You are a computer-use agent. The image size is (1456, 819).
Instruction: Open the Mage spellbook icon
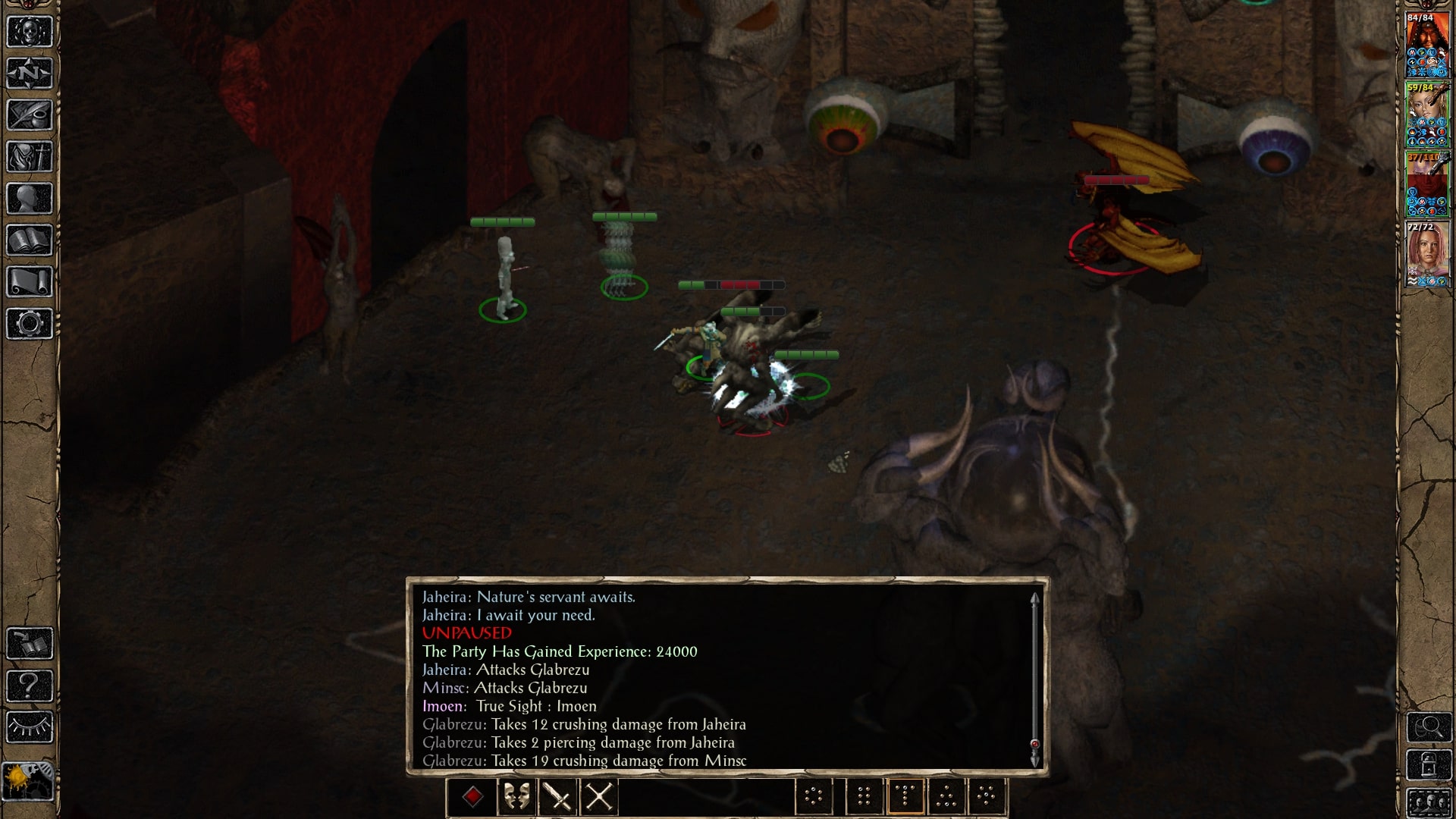(x=29, y=239)
